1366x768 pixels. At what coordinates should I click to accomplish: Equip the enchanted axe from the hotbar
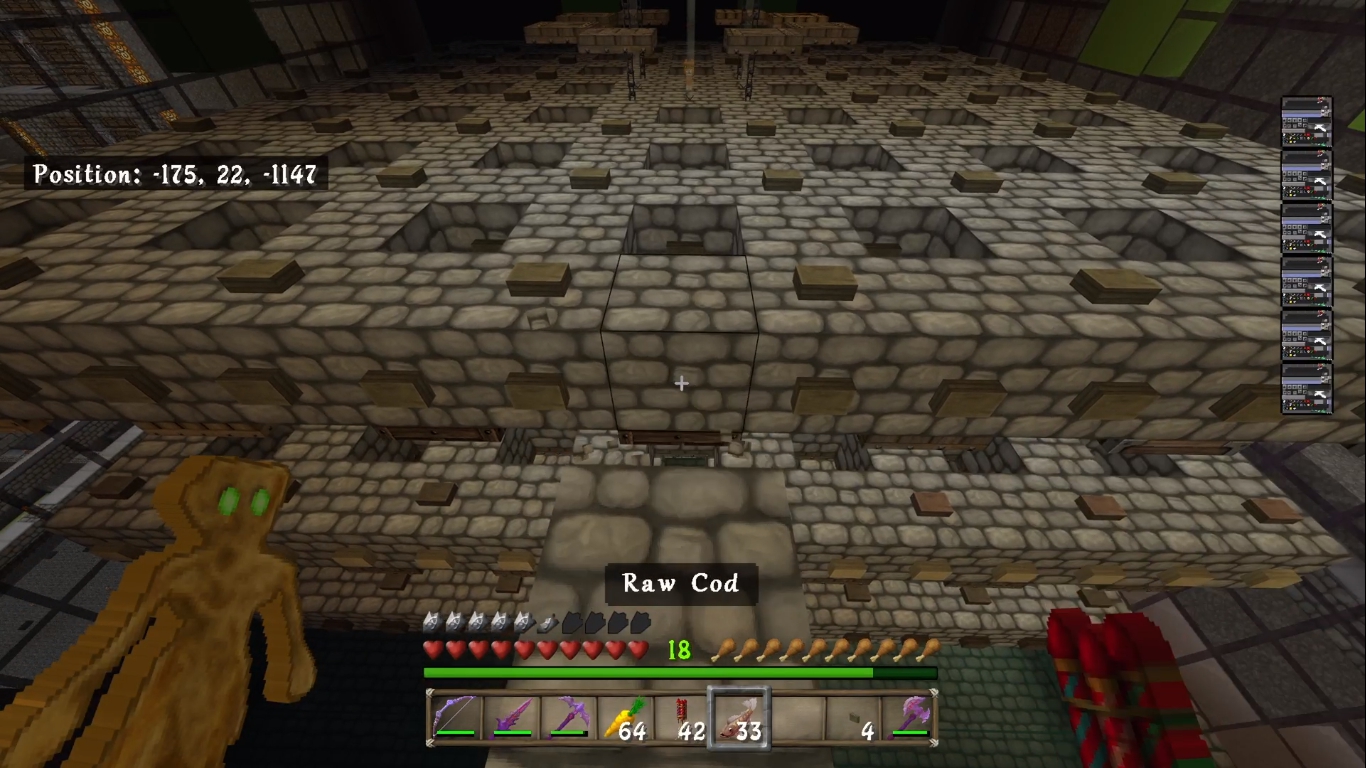(909, 718)
